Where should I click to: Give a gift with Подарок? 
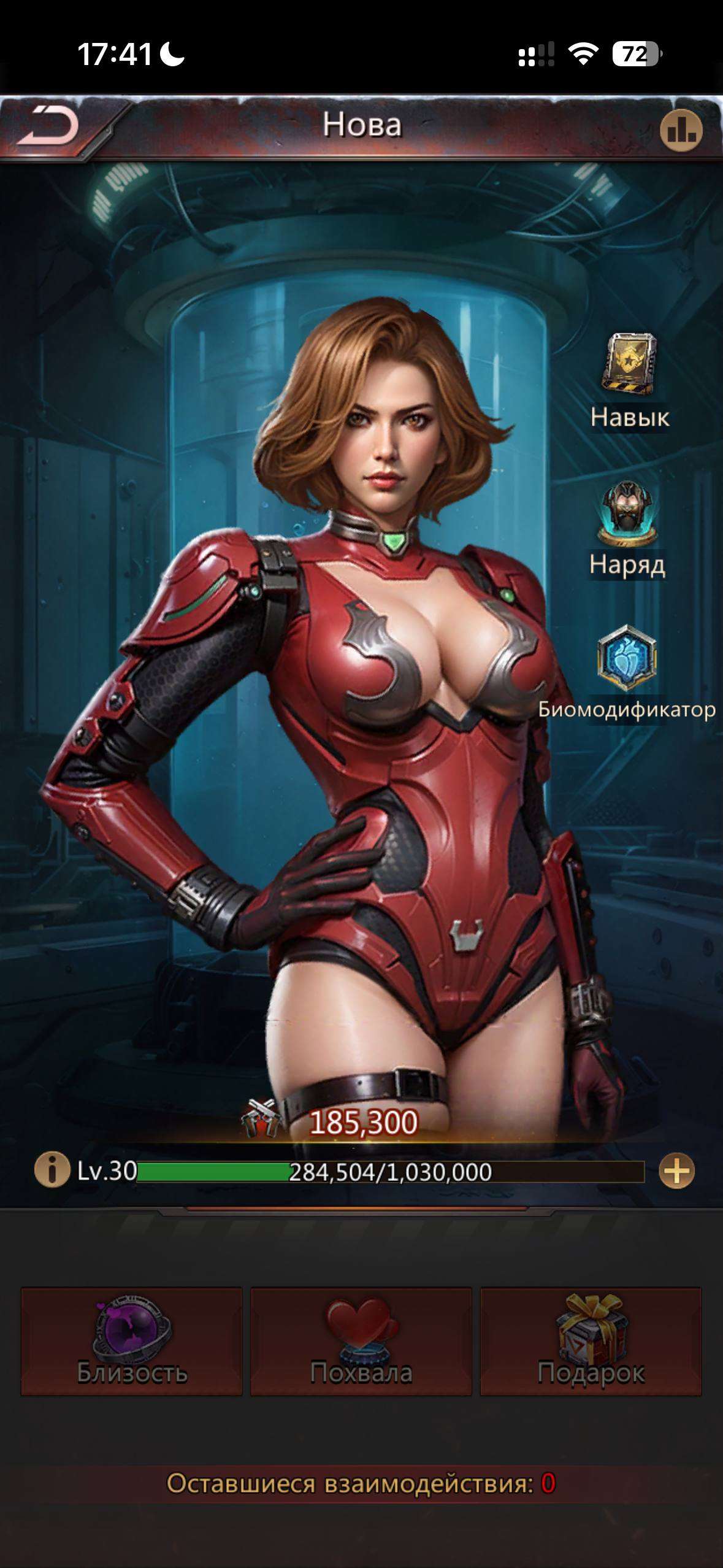(x=591, y=1340)
